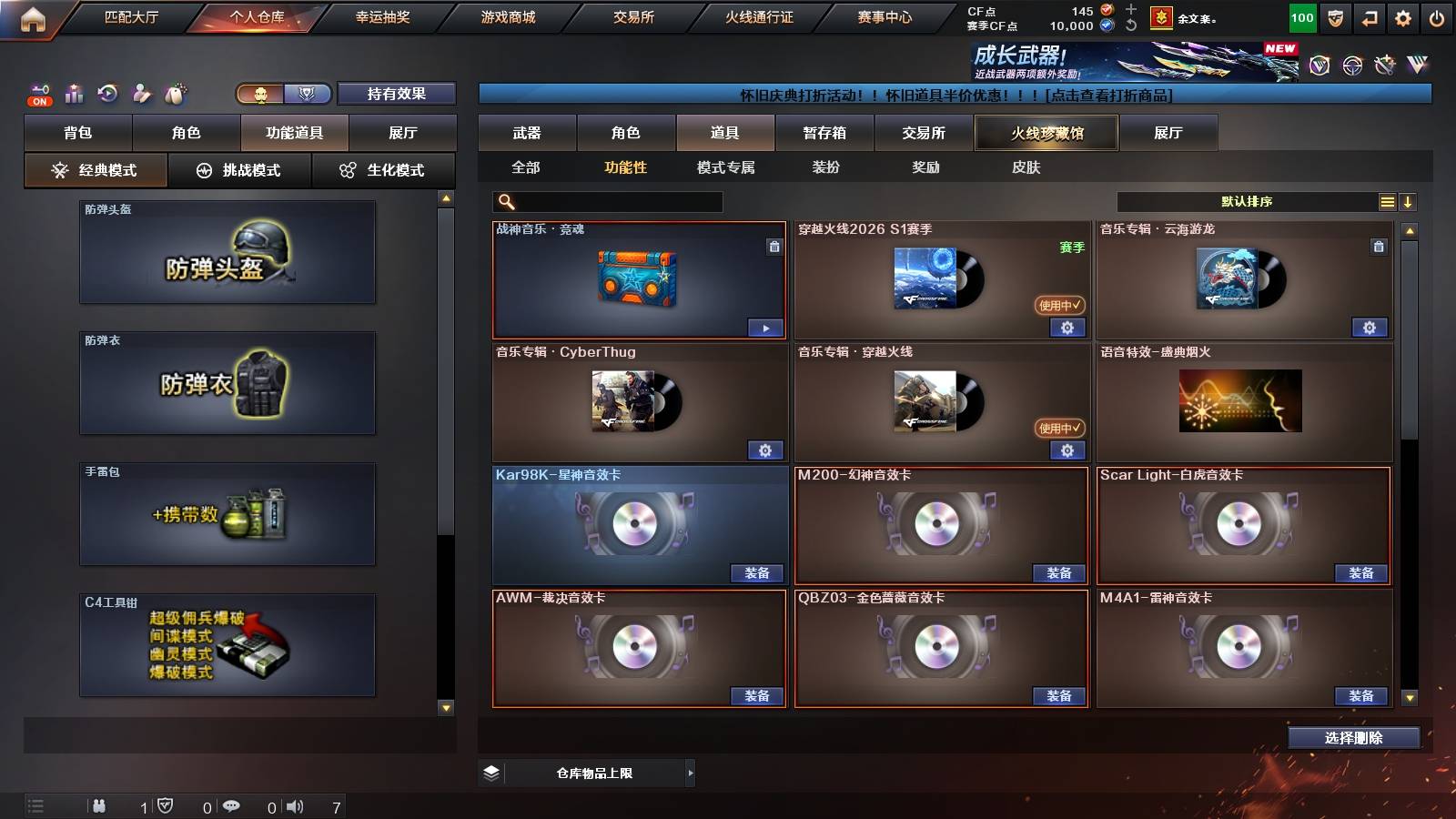The width and height of the screenshot is (1456, 819).
Task: Open the stats bar chart icon
Action: (x=73, y=94)
